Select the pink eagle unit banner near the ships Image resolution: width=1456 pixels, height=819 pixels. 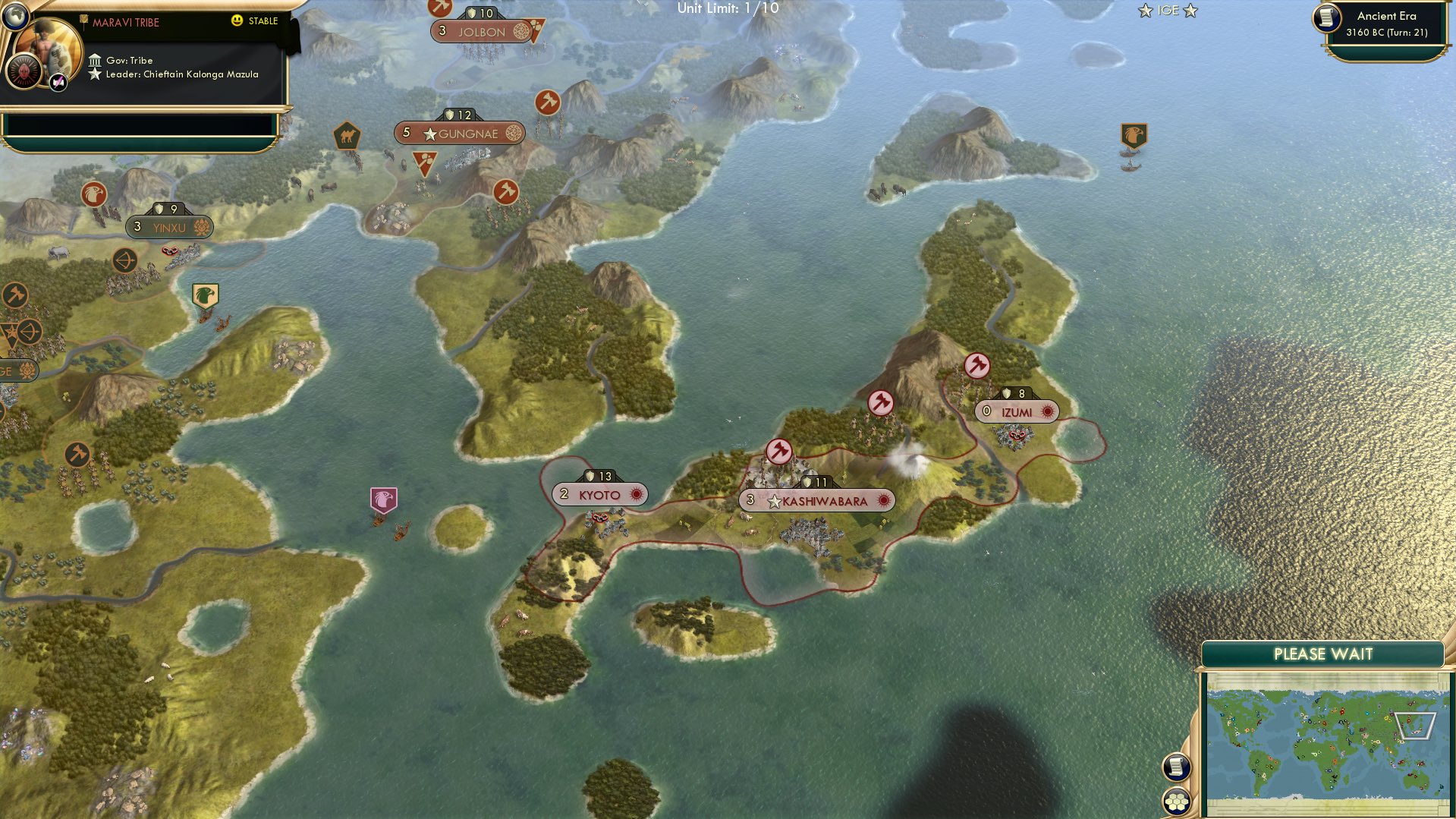pyautogui.click(x=385, y=496)
